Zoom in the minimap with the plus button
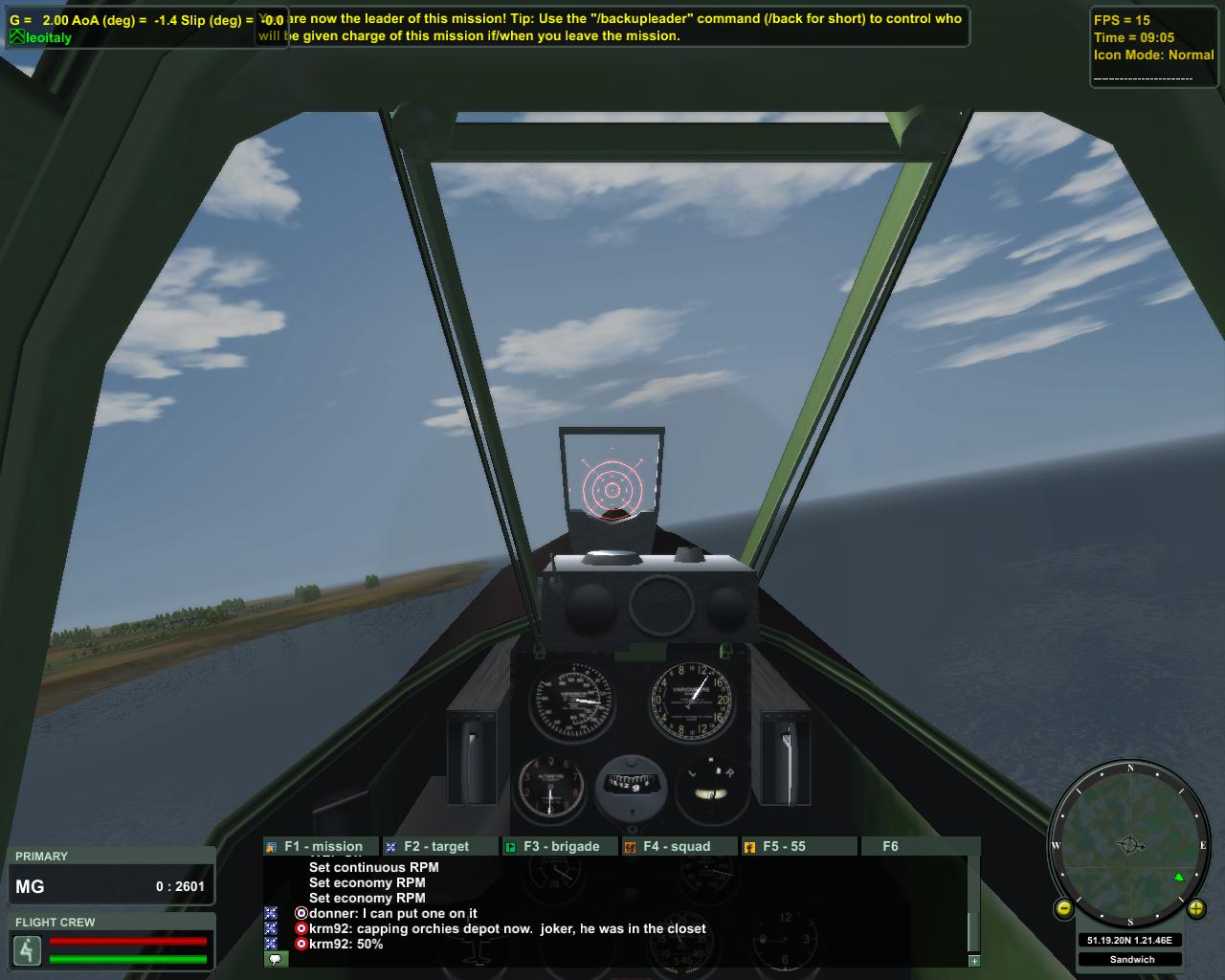 coord(1196,909)
